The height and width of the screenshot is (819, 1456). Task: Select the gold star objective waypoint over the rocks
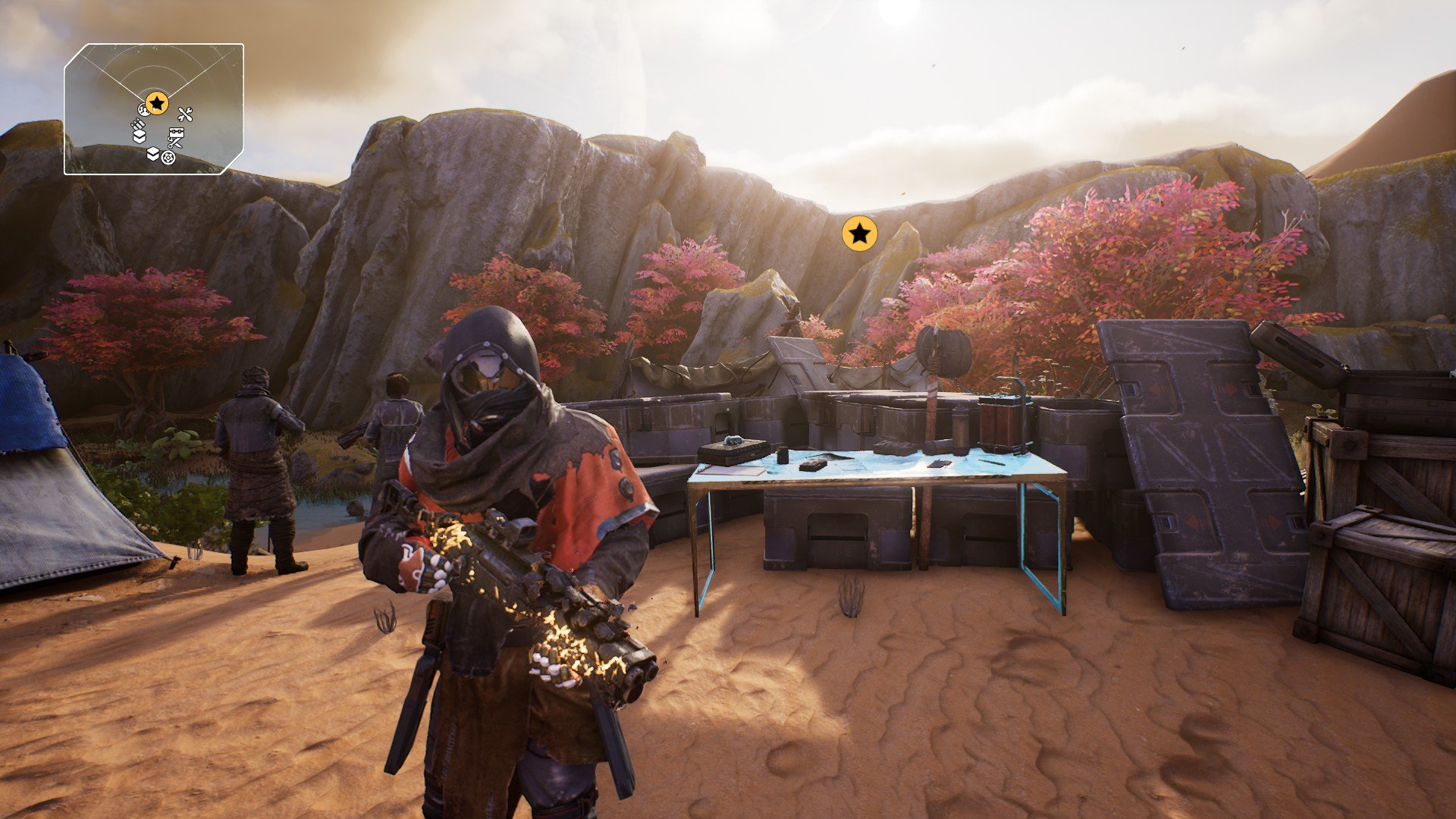click(859, 234)
